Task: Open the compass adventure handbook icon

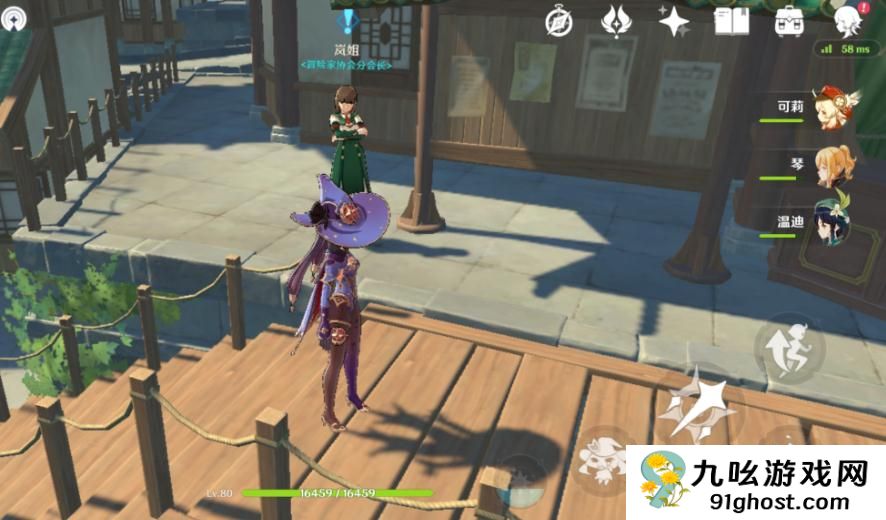Action: point(559,22)
